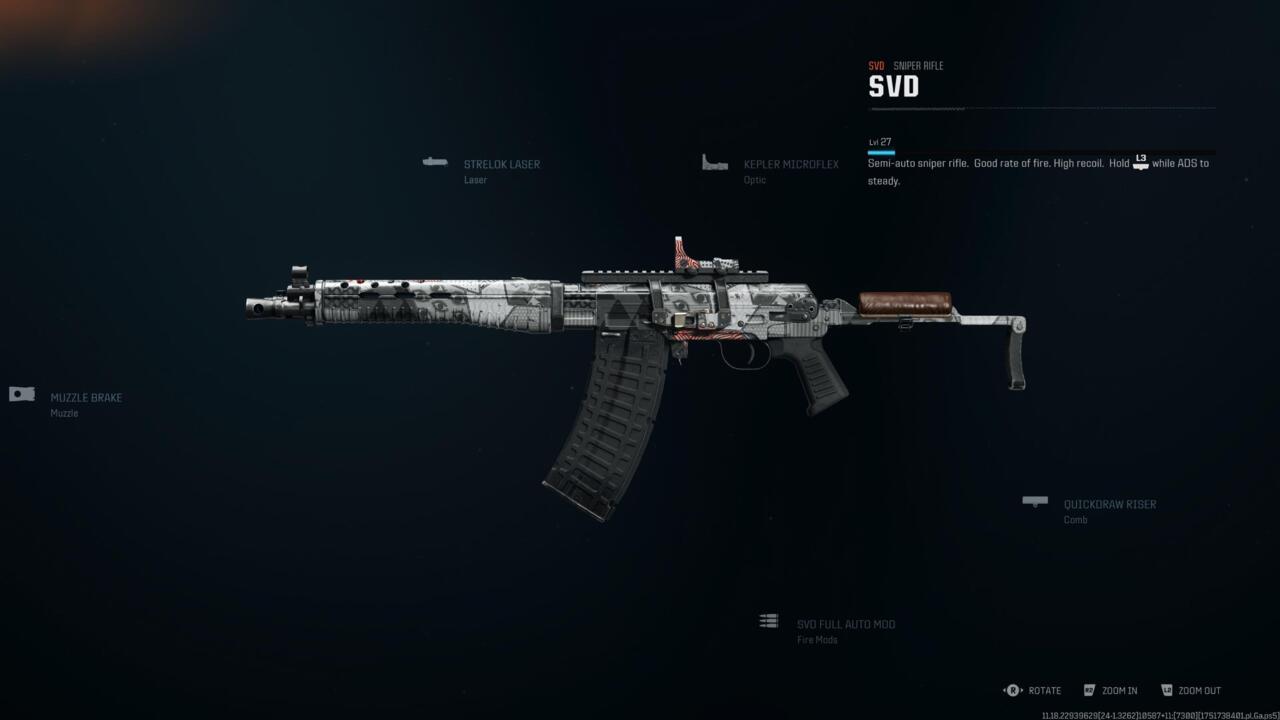Click the LB Zoom Out button icon
Viewport: 1280px width, 720px height.
click(x=1166, y=690)
